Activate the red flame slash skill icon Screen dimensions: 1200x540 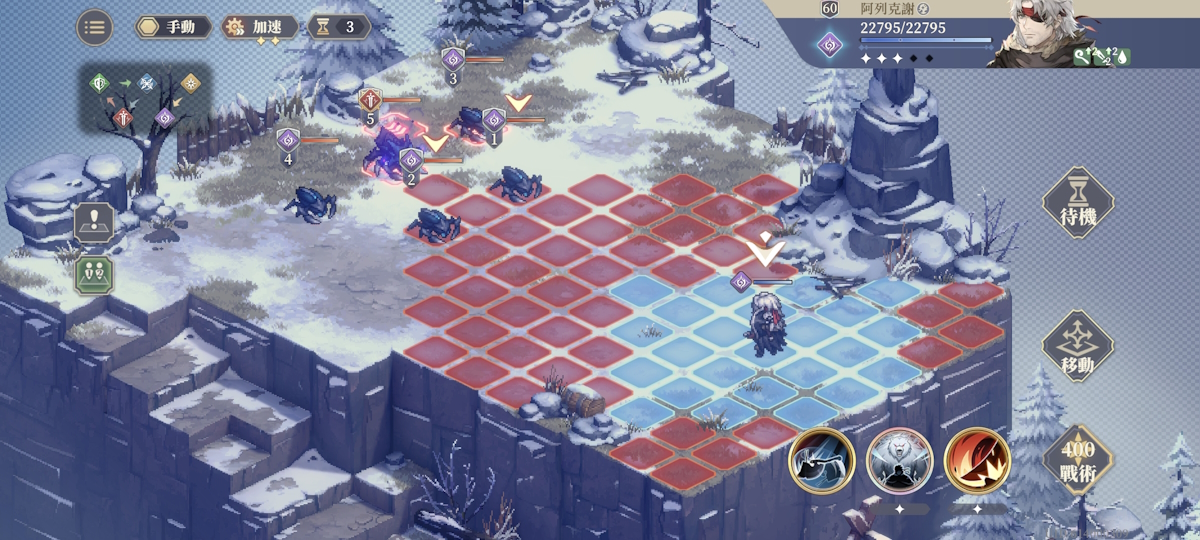(977, 461)
